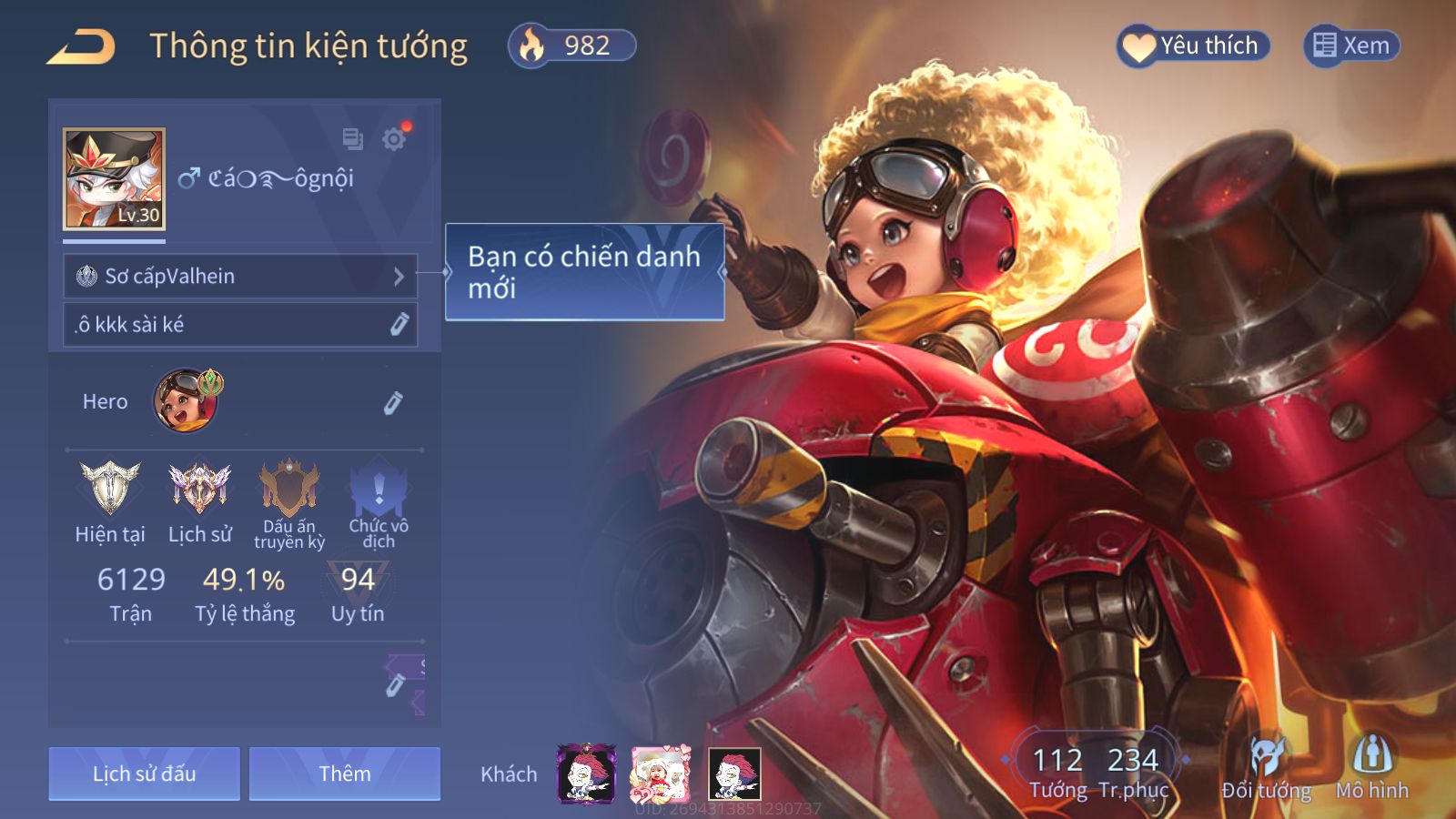Open Lịch sử đấu match history
The image size is (1456, 819).
click(145, 773)
